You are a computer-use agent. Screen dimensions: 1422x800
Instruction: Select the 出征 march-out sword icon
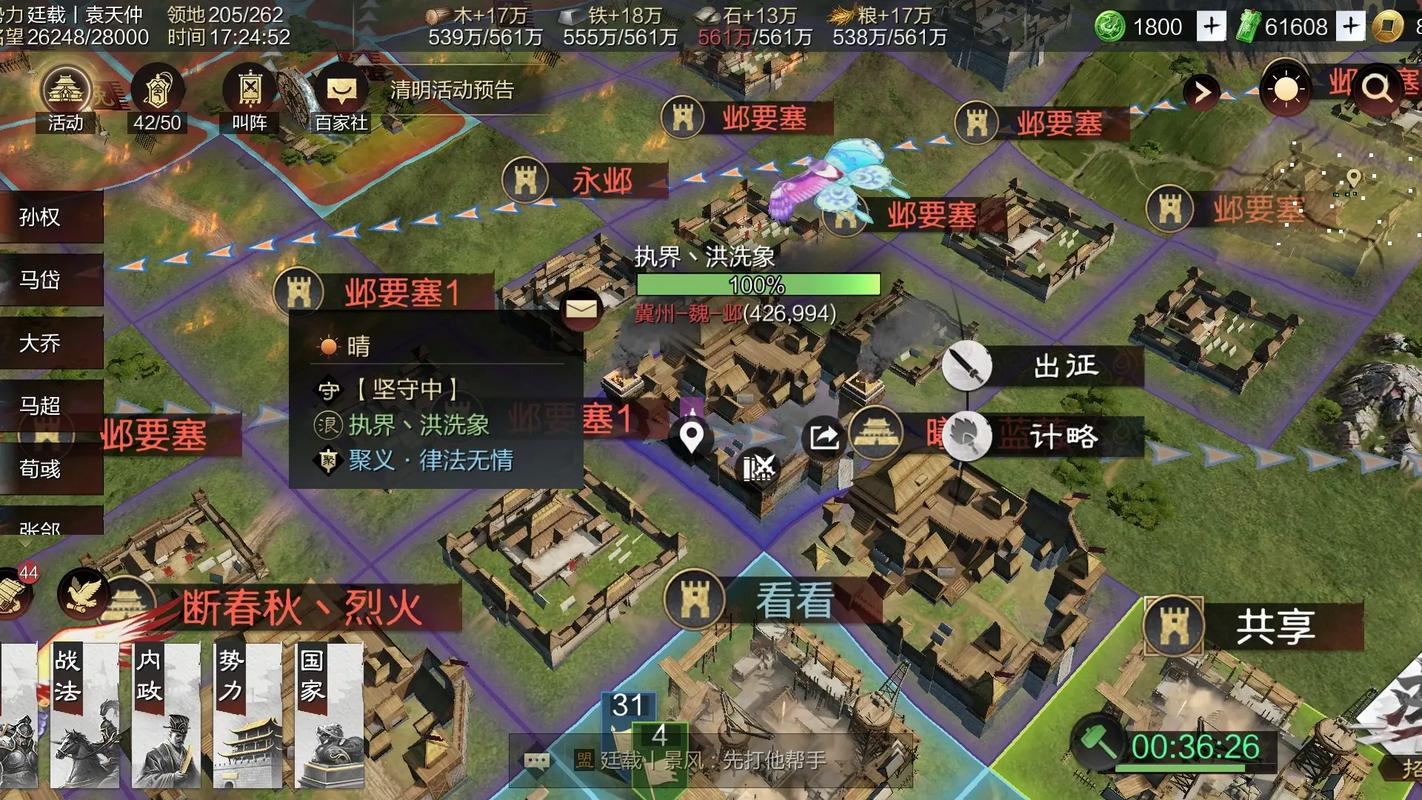968,366
